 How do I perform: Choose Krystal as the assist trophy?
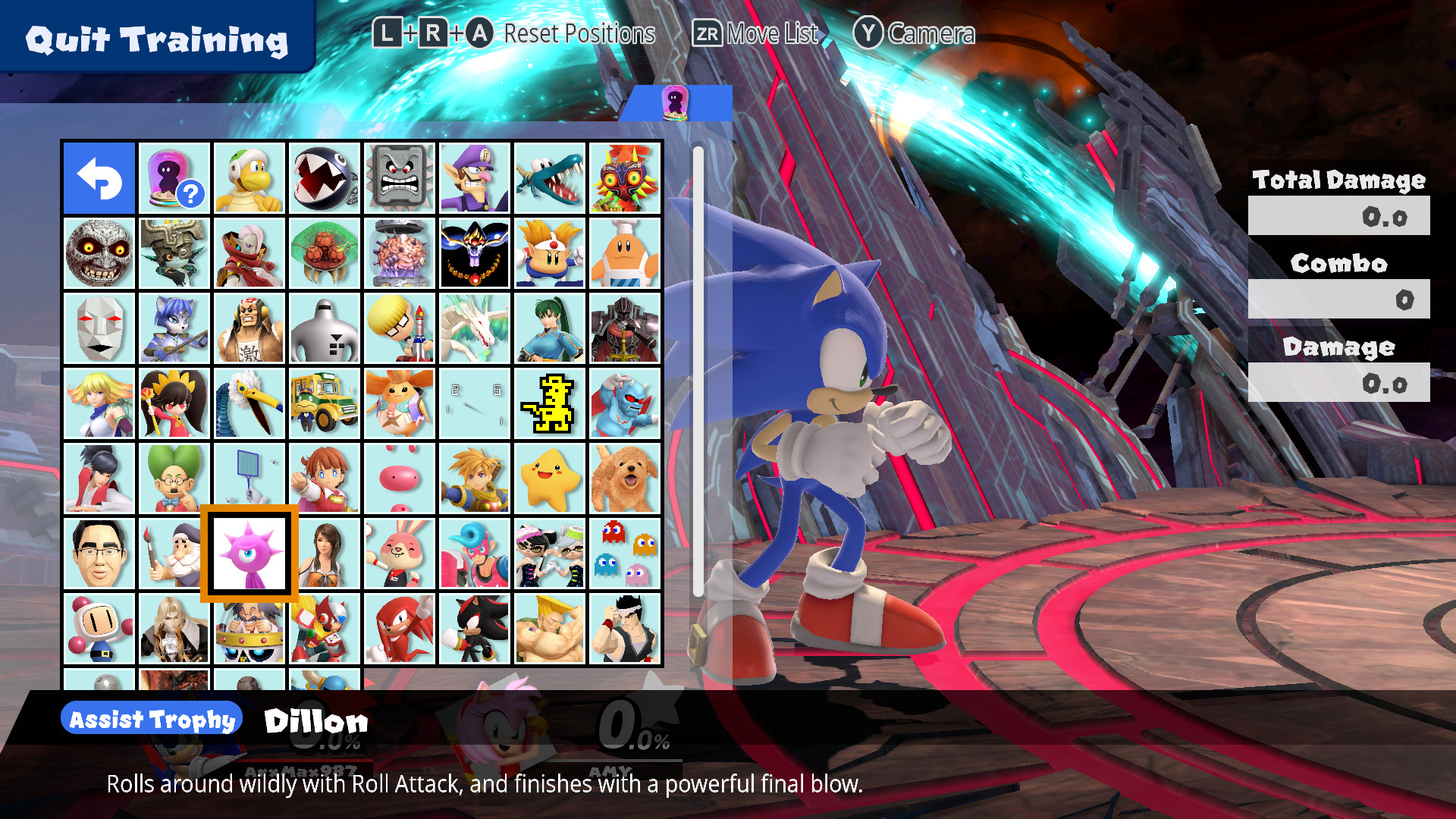[x=174, y=328]
